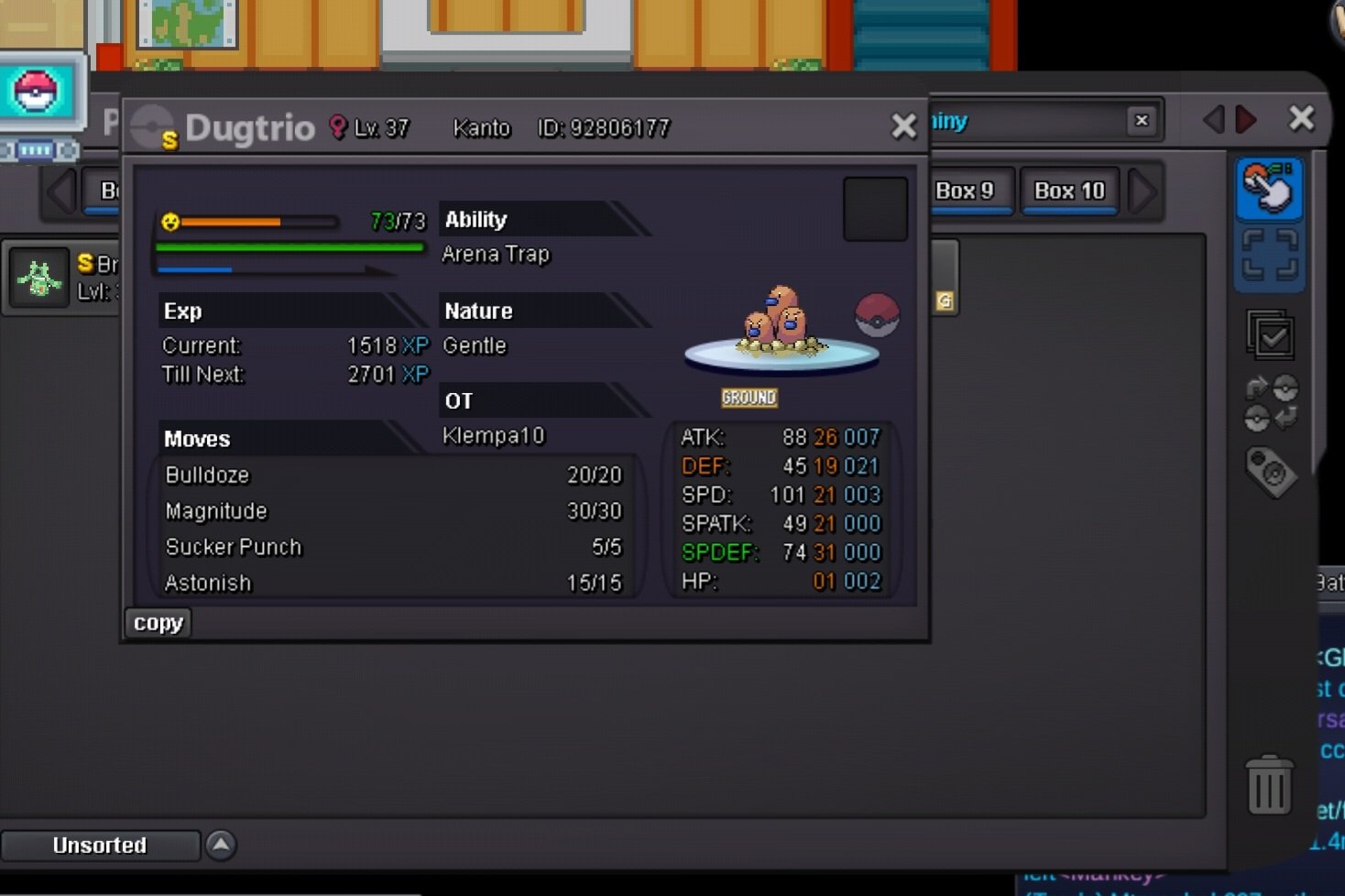Select the hand move tool icon

coord(1269,188)
